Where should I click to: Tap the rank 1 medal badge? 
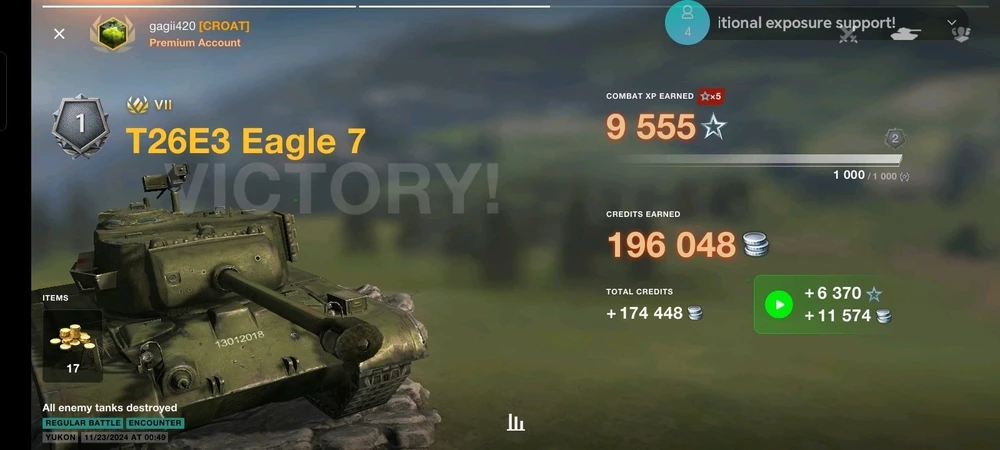click(80, 126)
